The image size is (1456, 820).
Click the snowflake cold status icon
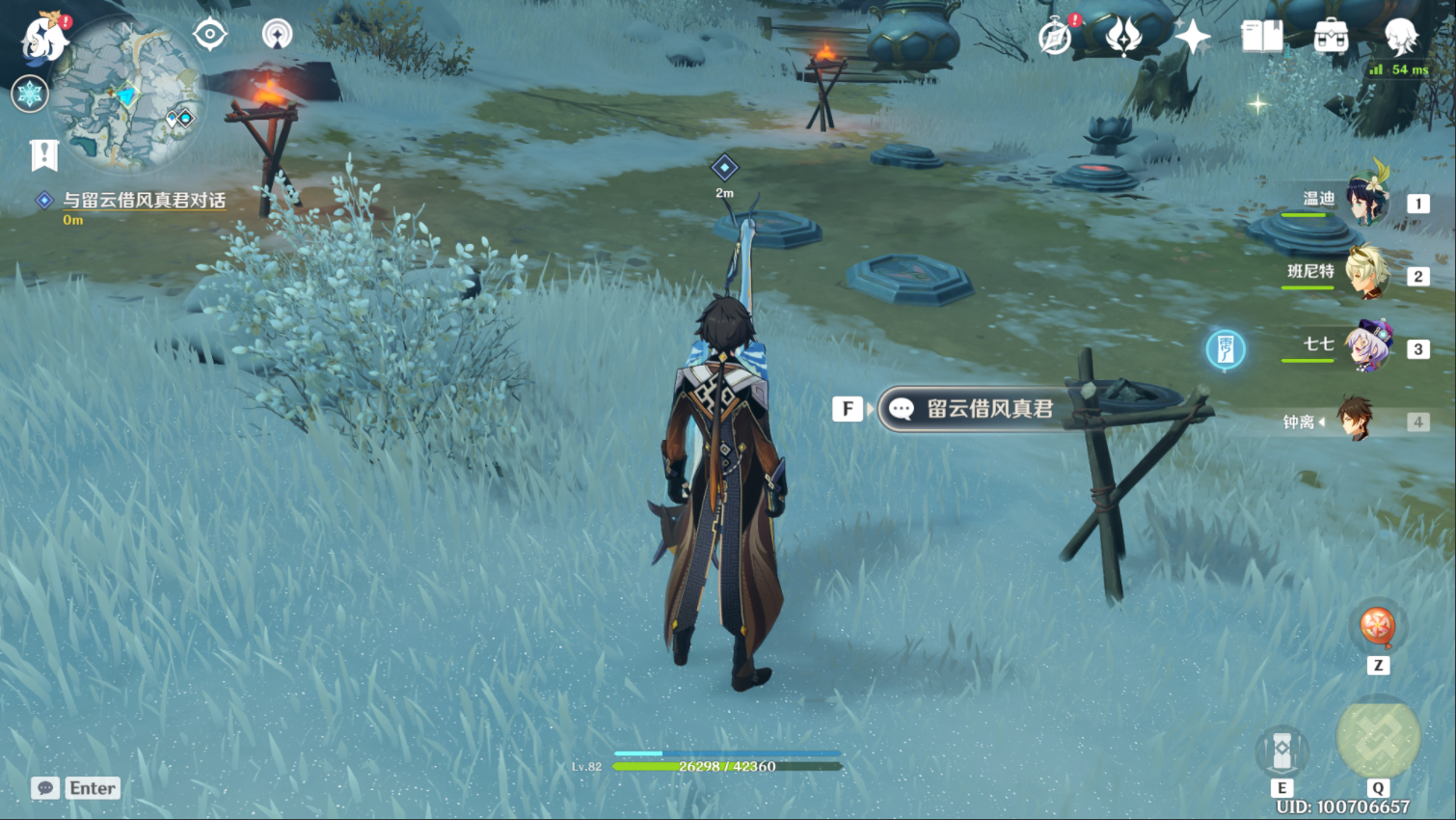coord(30,95)
